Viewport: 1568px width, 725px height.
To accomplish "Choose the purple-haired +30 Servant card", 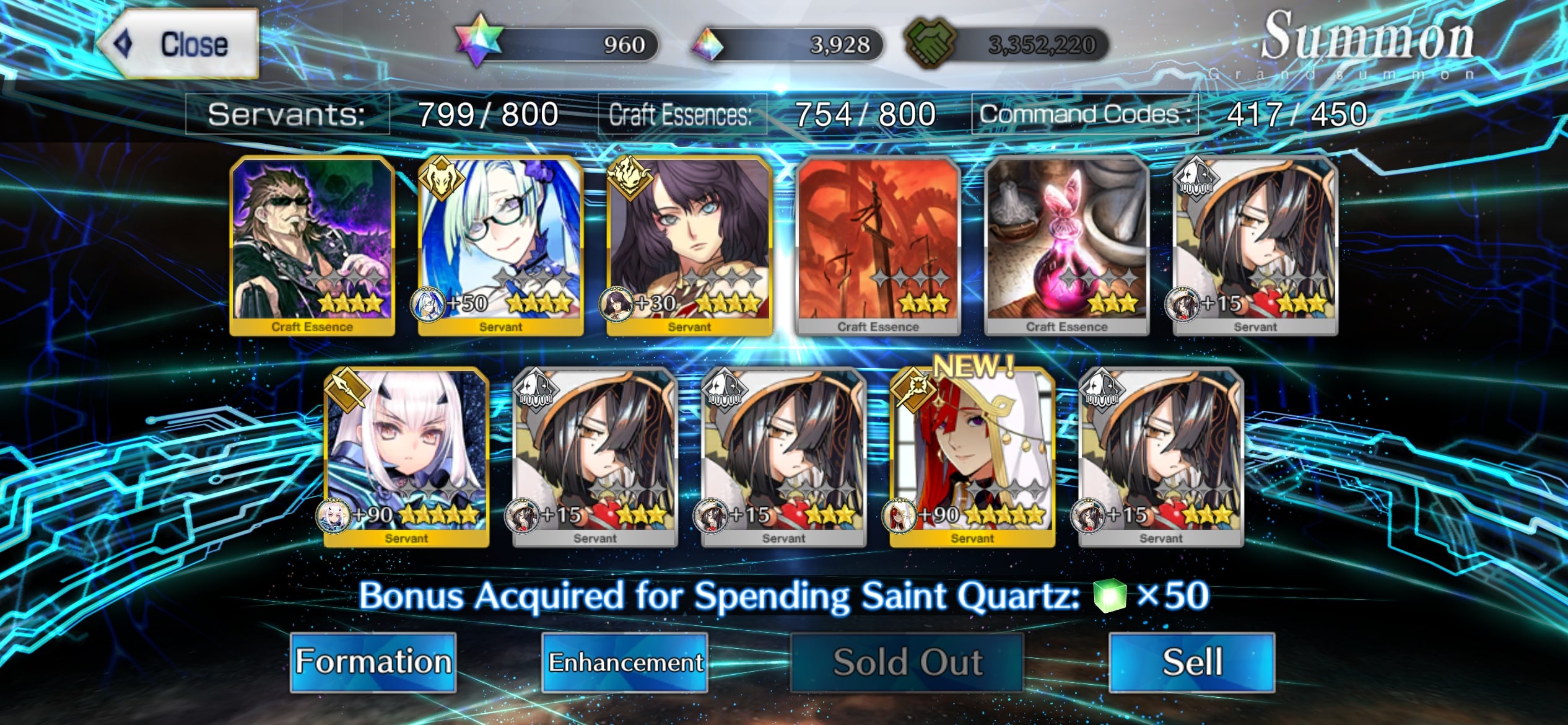I will pos(689,247).
